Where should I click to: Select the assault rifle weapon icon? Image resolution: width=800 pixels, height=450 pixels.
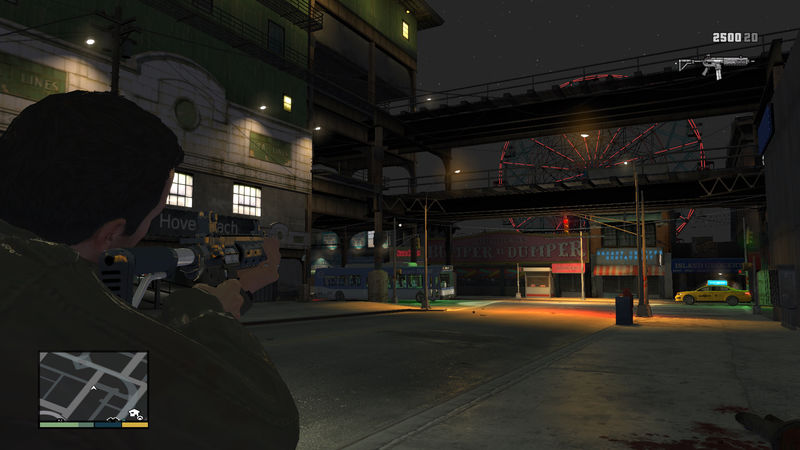click(x=713, y=62)
